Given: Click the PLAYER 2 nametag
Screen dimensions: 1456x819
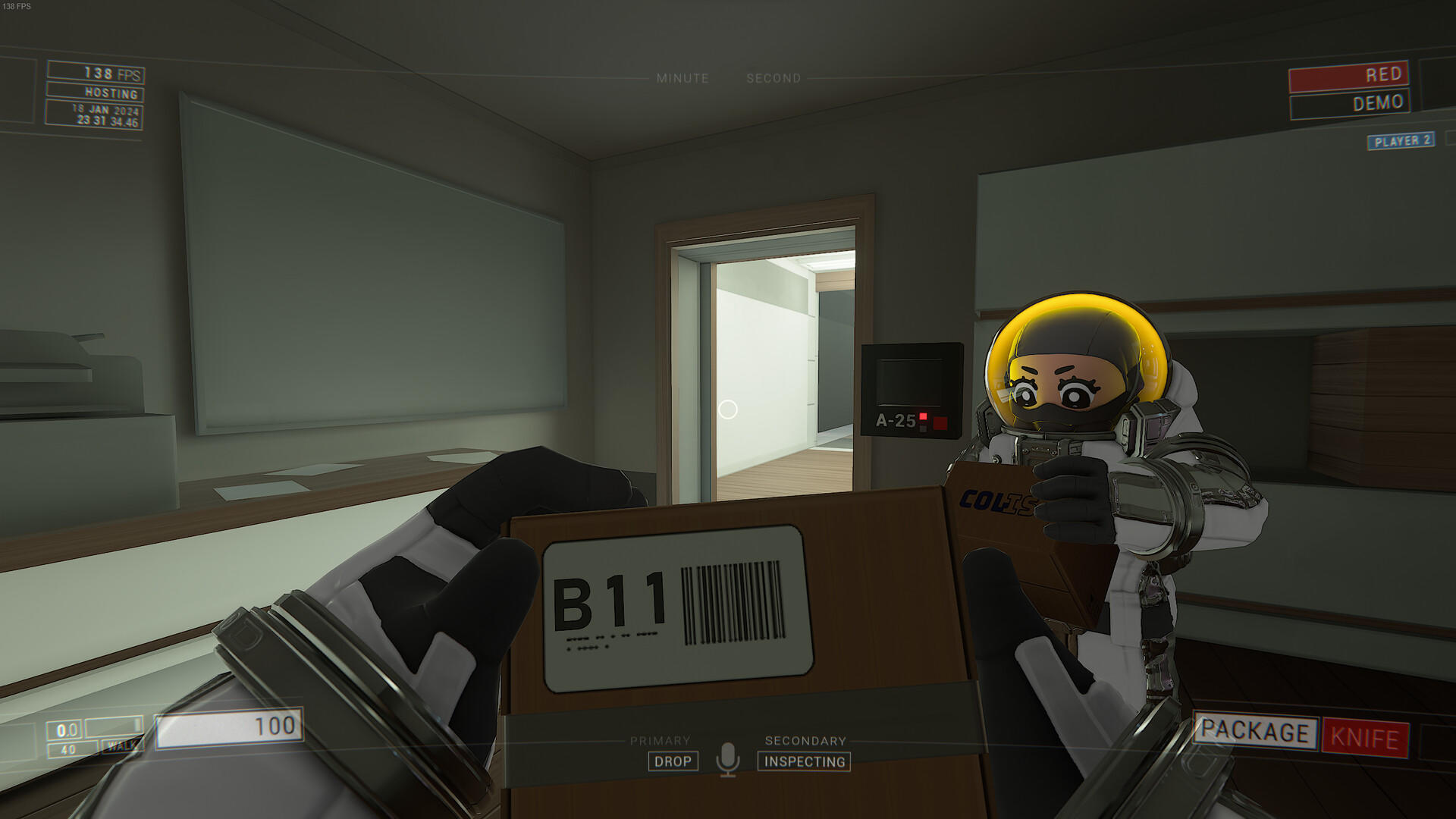Looking at the screenshot, I should 1400,141.
